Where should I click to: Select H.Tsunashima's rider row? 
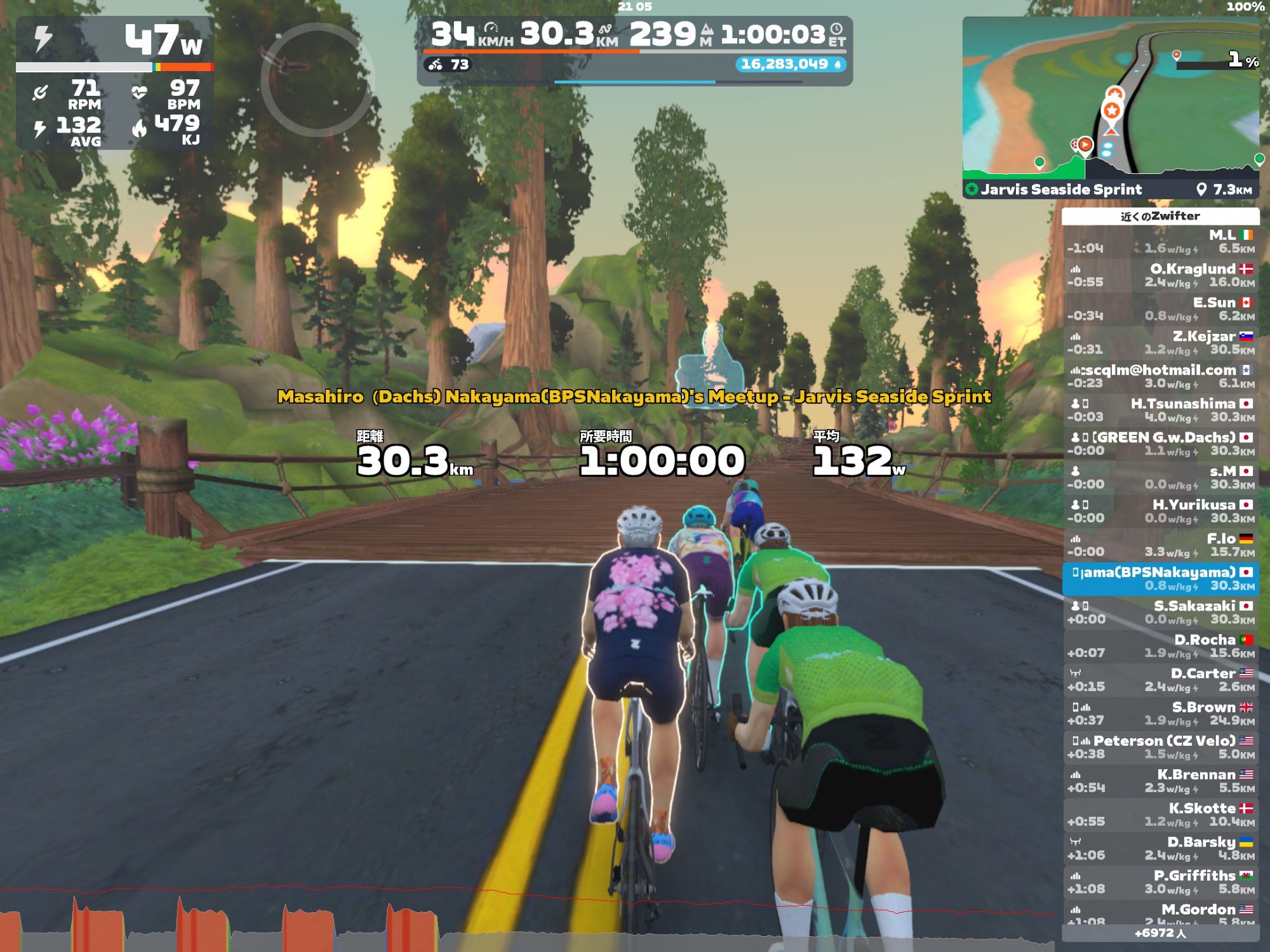coord(1161,410)
